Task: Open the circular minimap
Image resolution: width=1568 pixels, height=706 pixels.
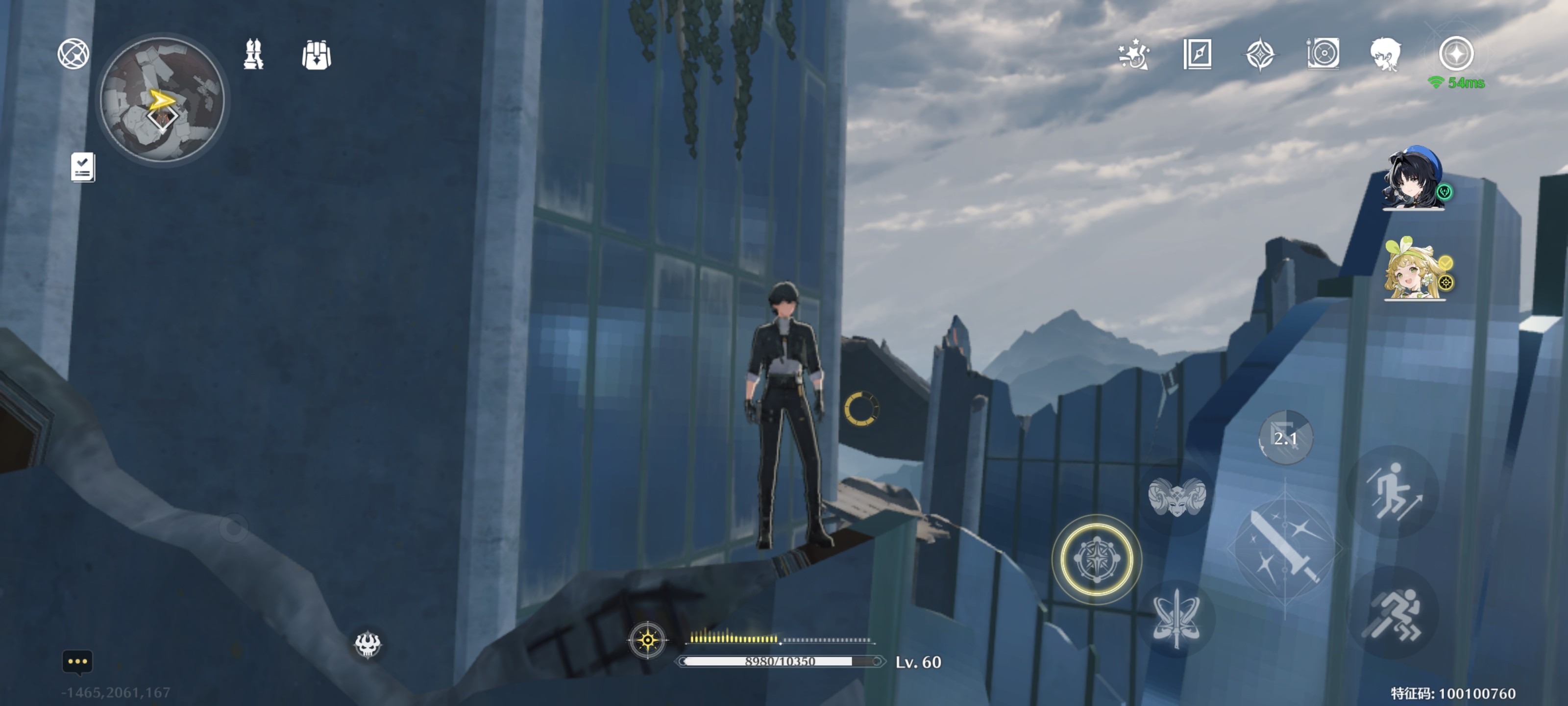Action: point(162,100)
